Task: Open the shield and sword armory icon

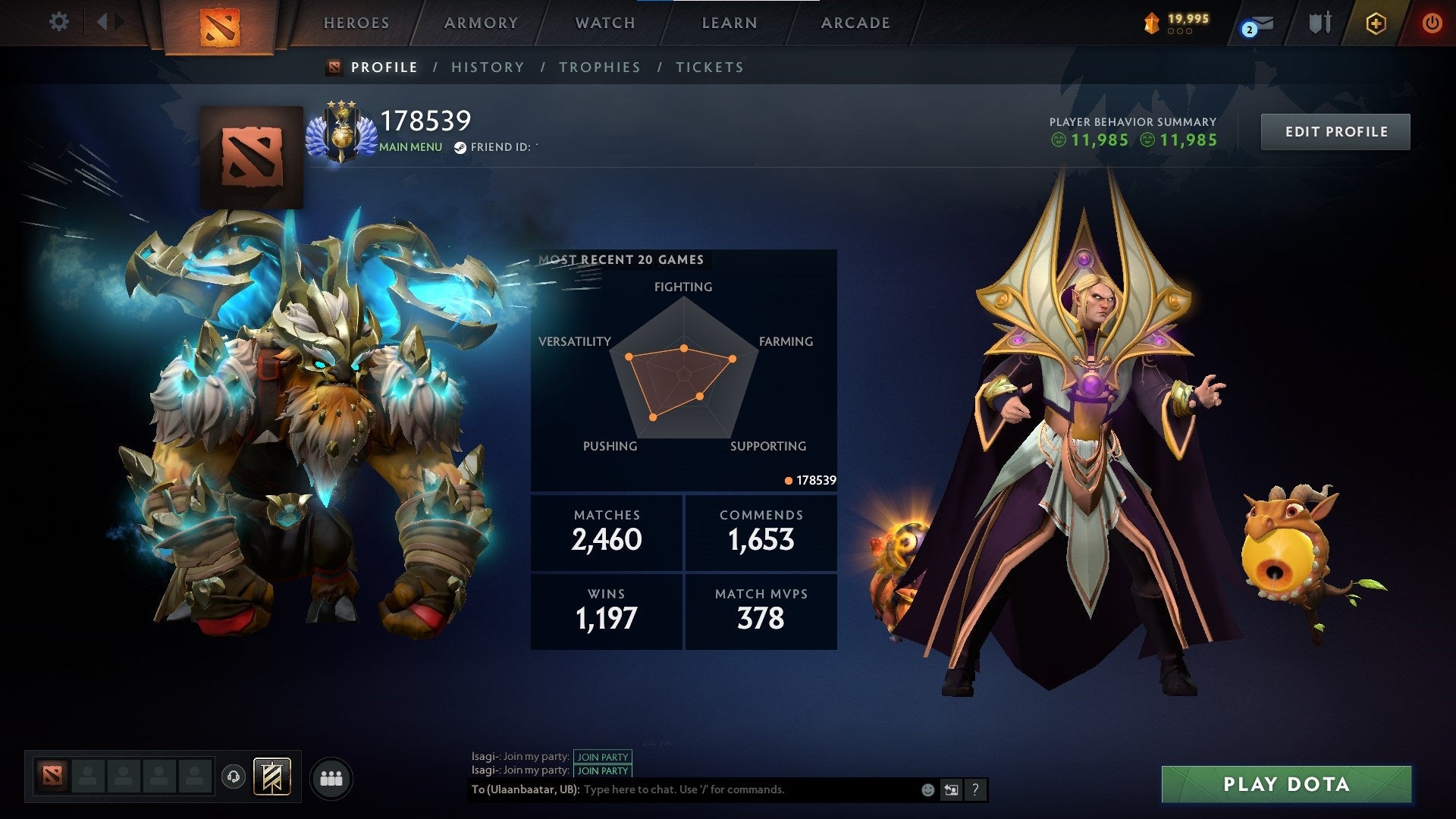Action: [x=1319, y=23]
